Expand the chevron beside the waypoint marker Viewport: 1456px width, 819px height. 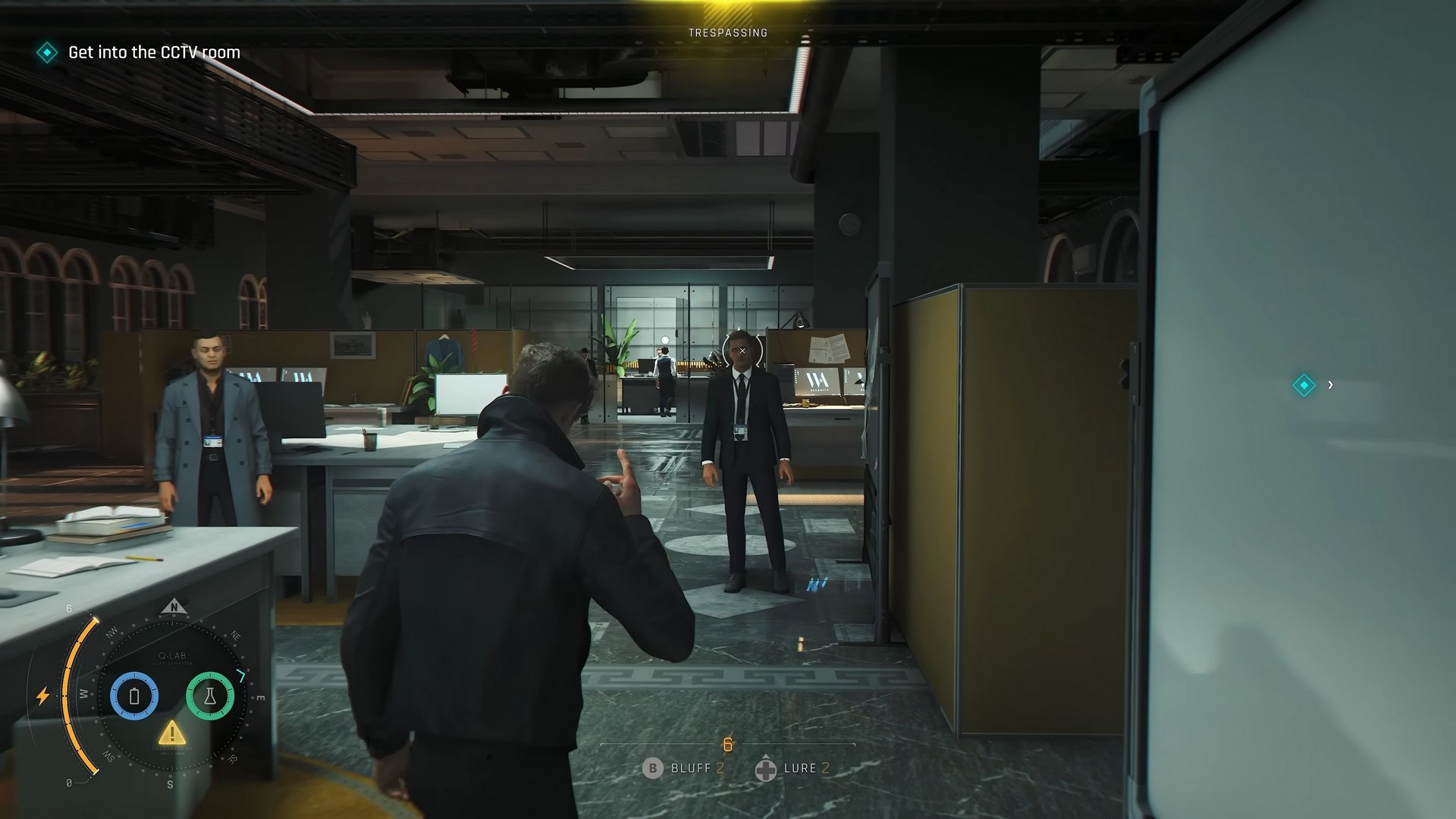pos(1332,384)
